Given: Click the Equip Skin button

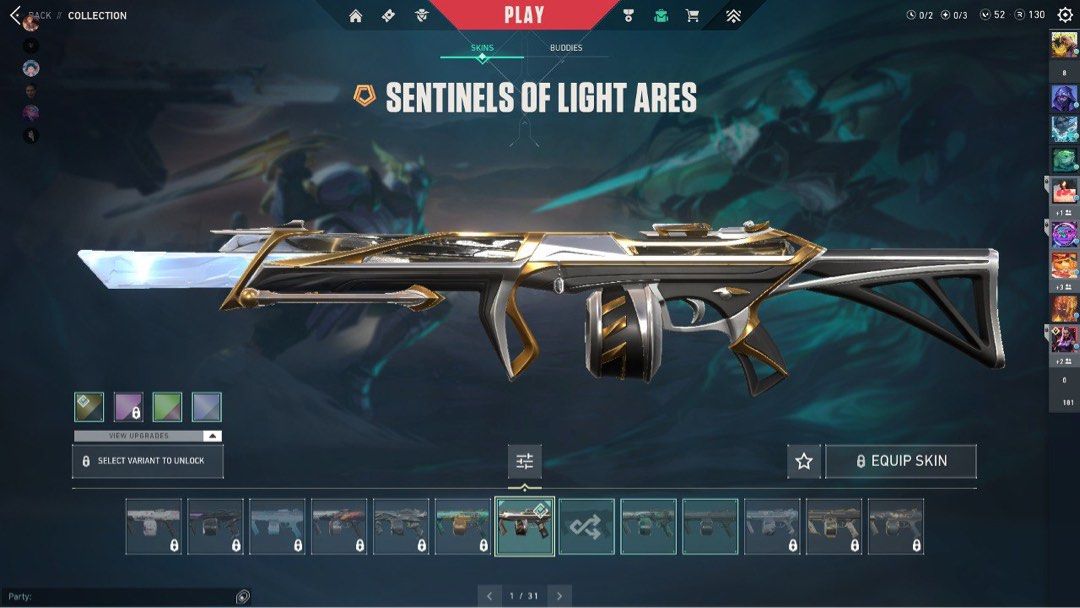Looking at the screenshot, I should point(901,461).
